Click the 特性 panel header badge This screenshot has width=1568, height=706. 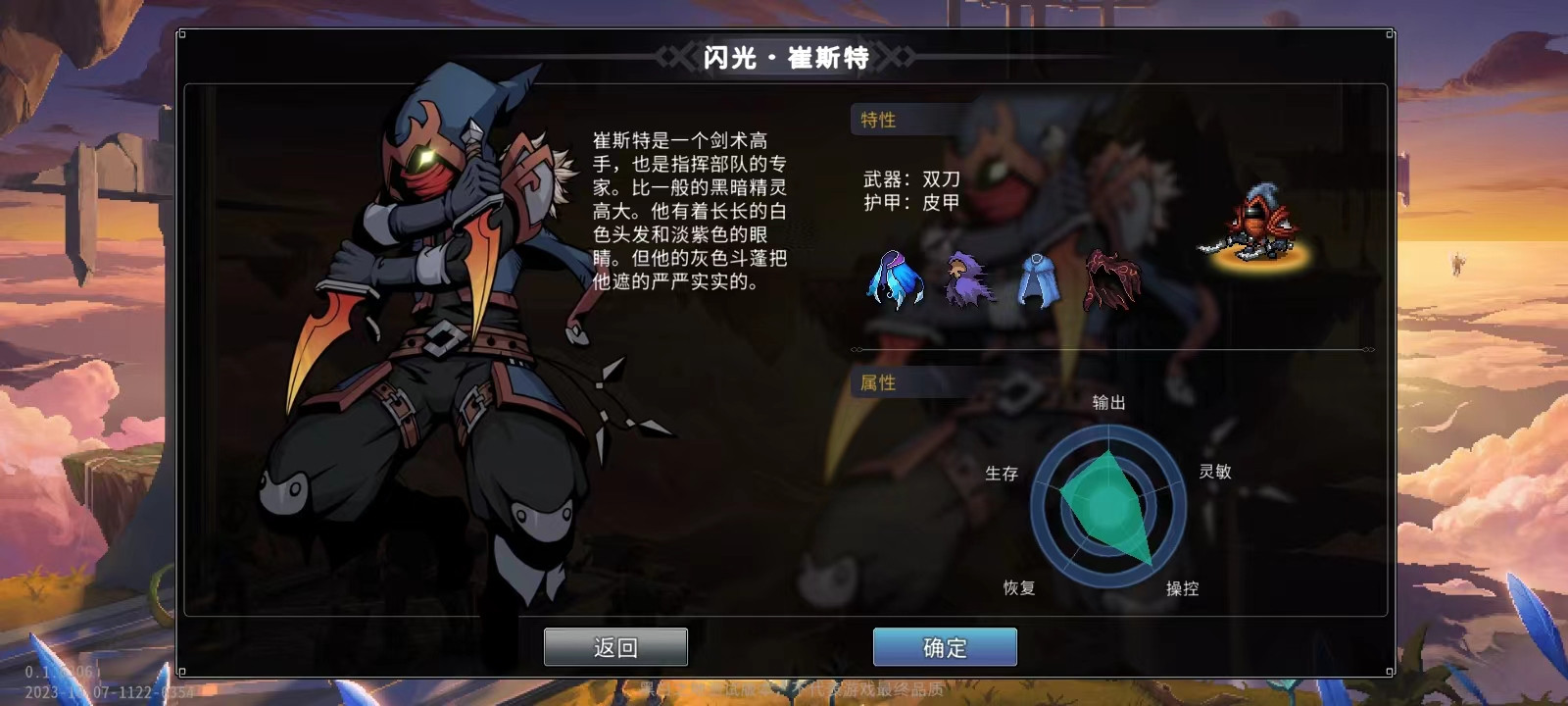point(877,120)
